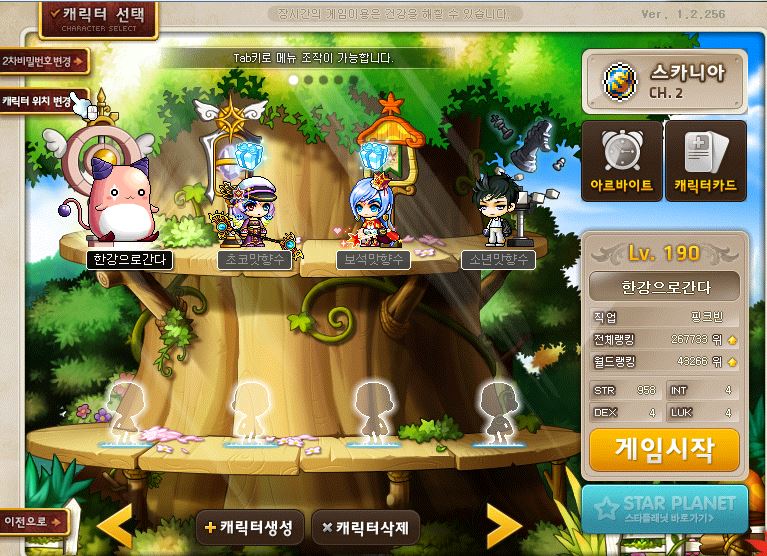Image resolution: width=767 pixels, height=556 pixels.
Task: Start the game with 게임시작 button
Action: pos(664,450)
